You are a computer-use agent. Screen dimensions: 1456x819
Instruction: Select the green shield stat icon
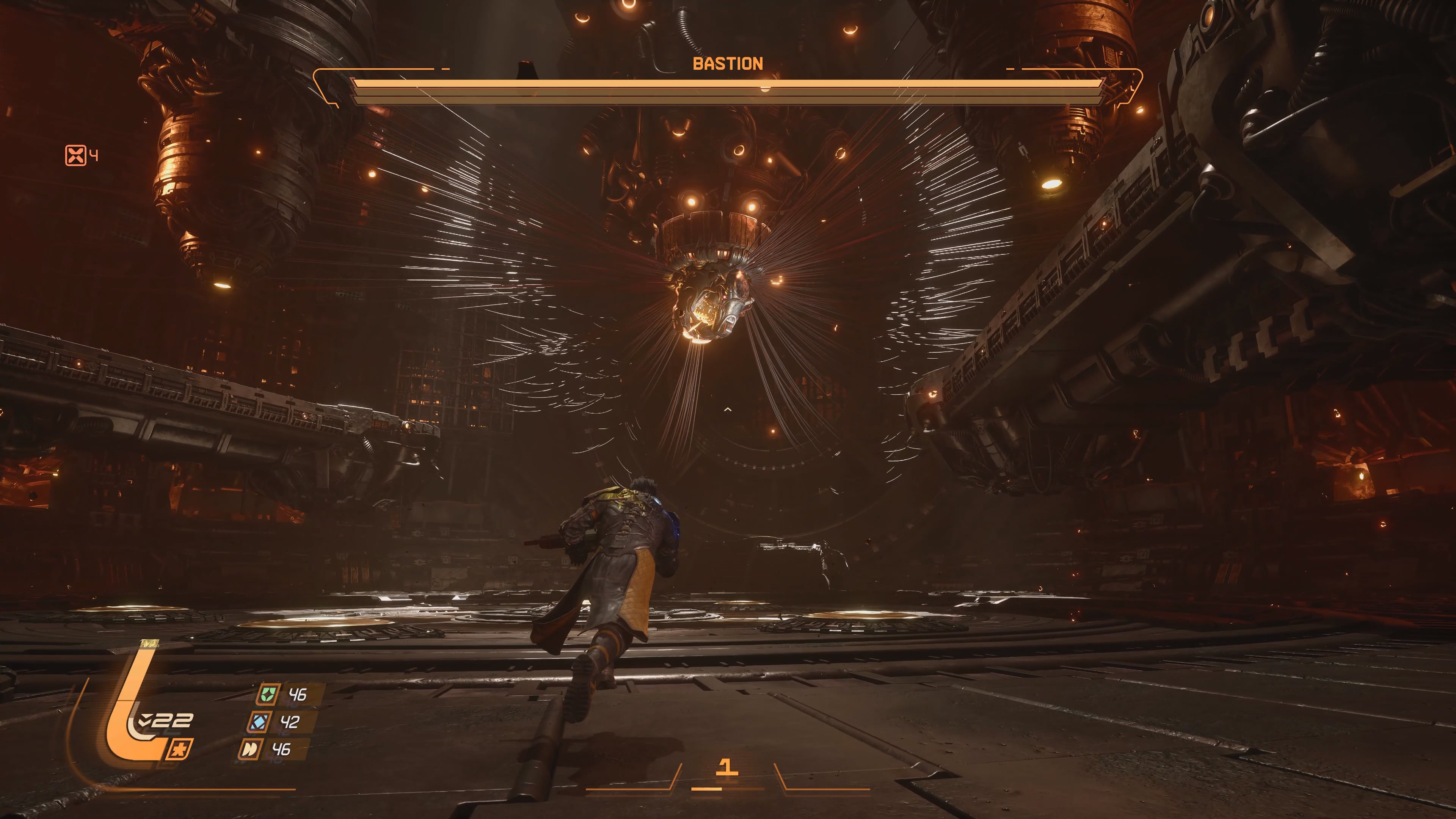click(x=267, y=694)
